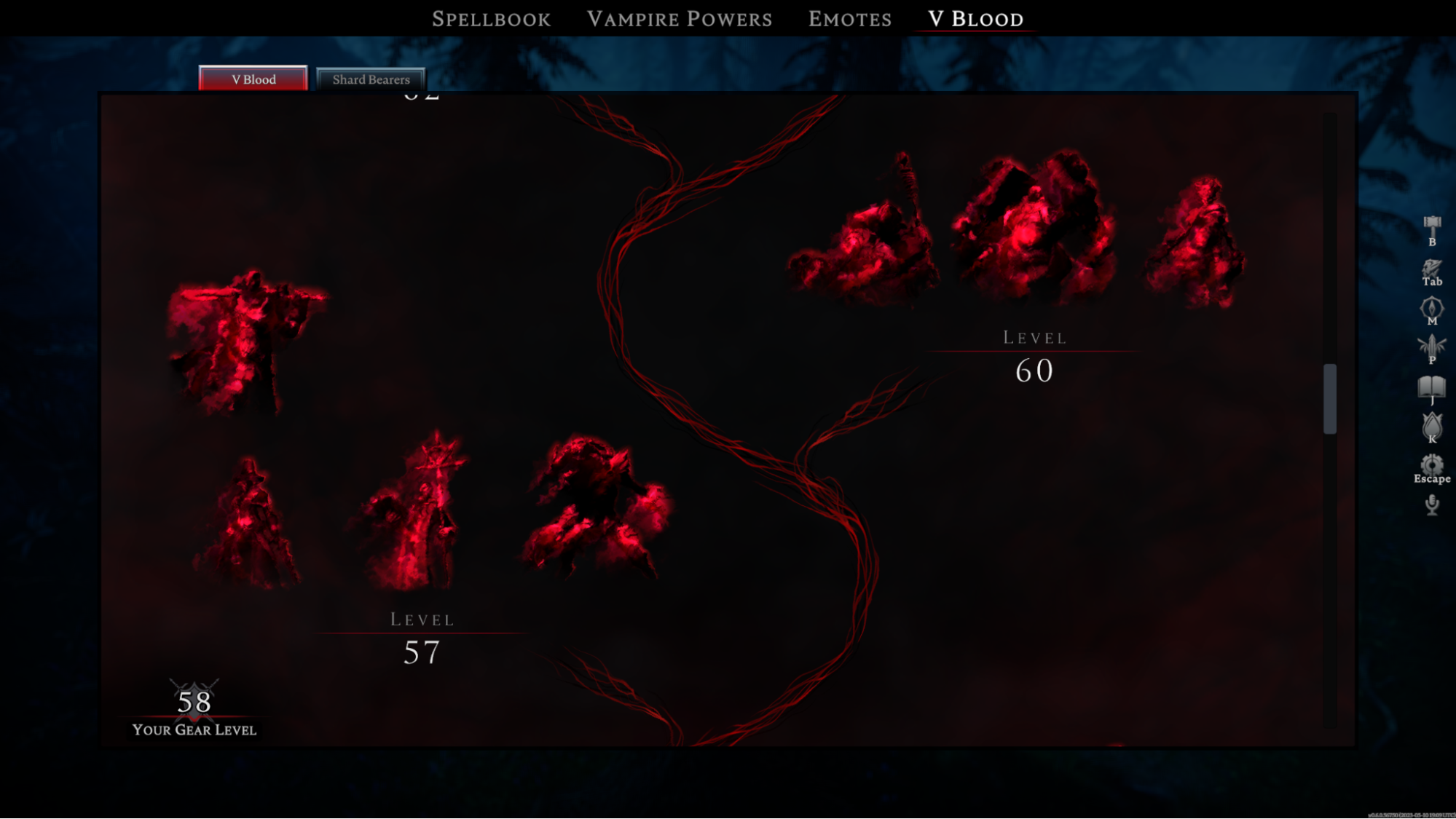This screenshot has width=1456, height=819.
Task: Select the blood drop icon labeled K
Action: tap(1431, 427)
